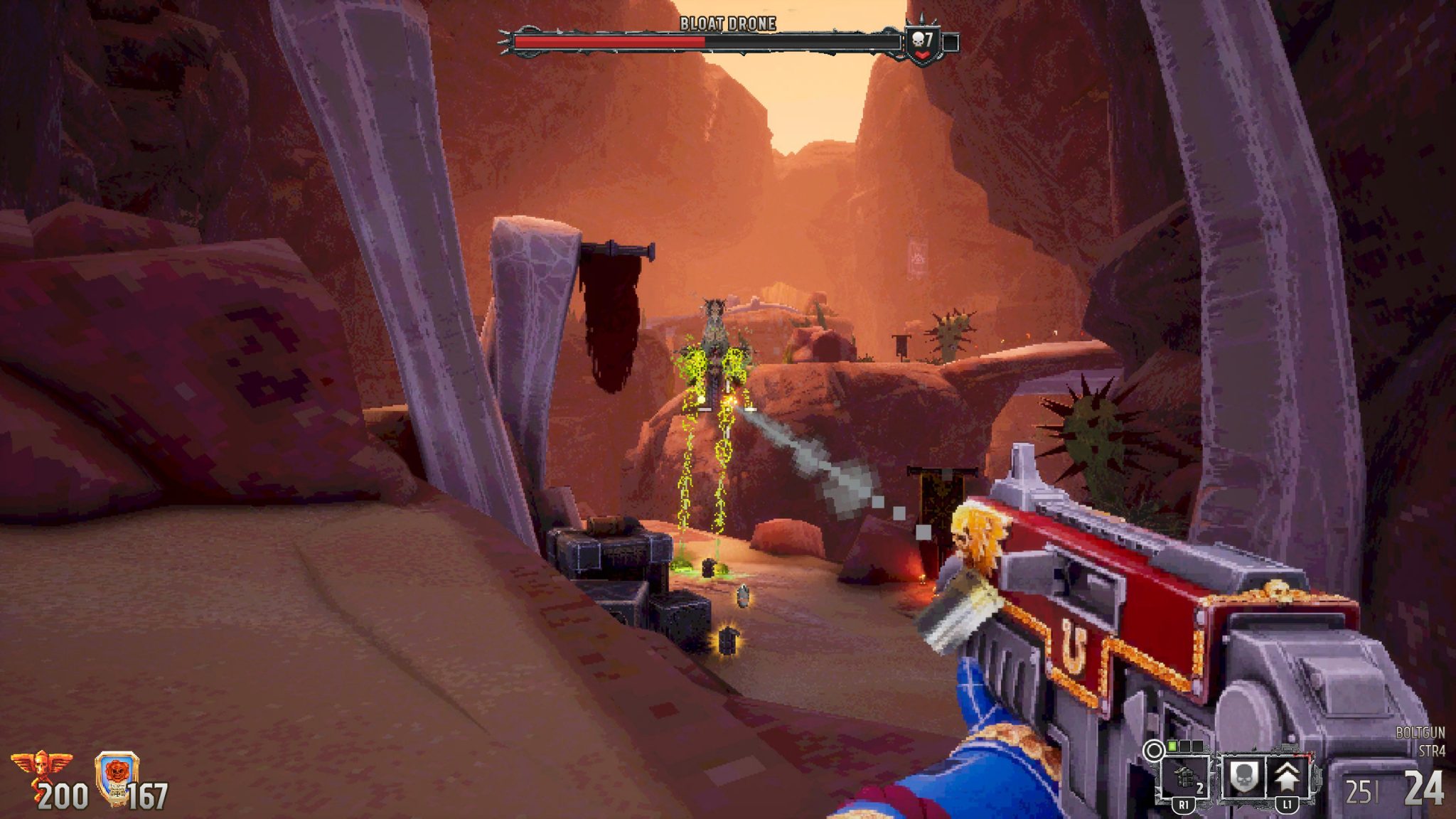
Task: Click the skull kill counter icon showing 7
Action: 922,39
